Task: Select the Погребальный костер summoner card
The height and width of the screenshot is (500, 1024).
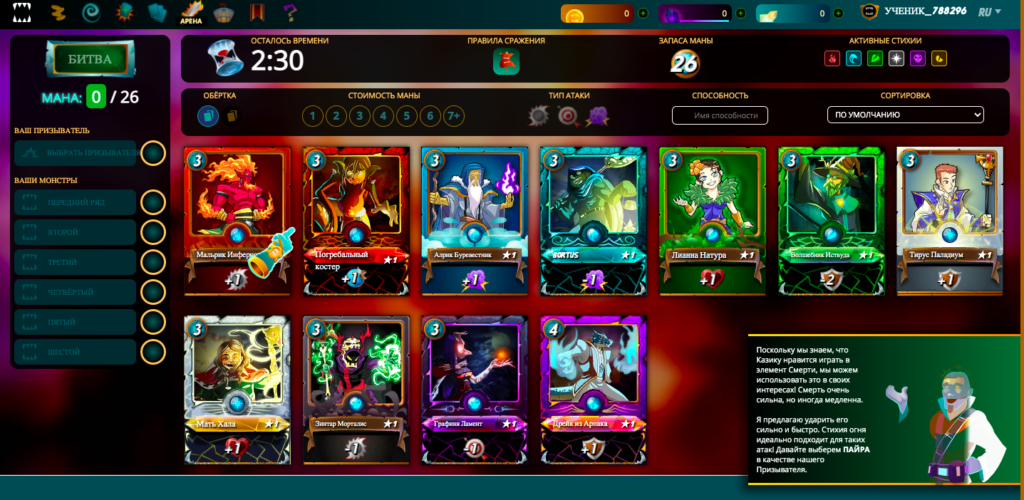Action: tap(356, 220)
